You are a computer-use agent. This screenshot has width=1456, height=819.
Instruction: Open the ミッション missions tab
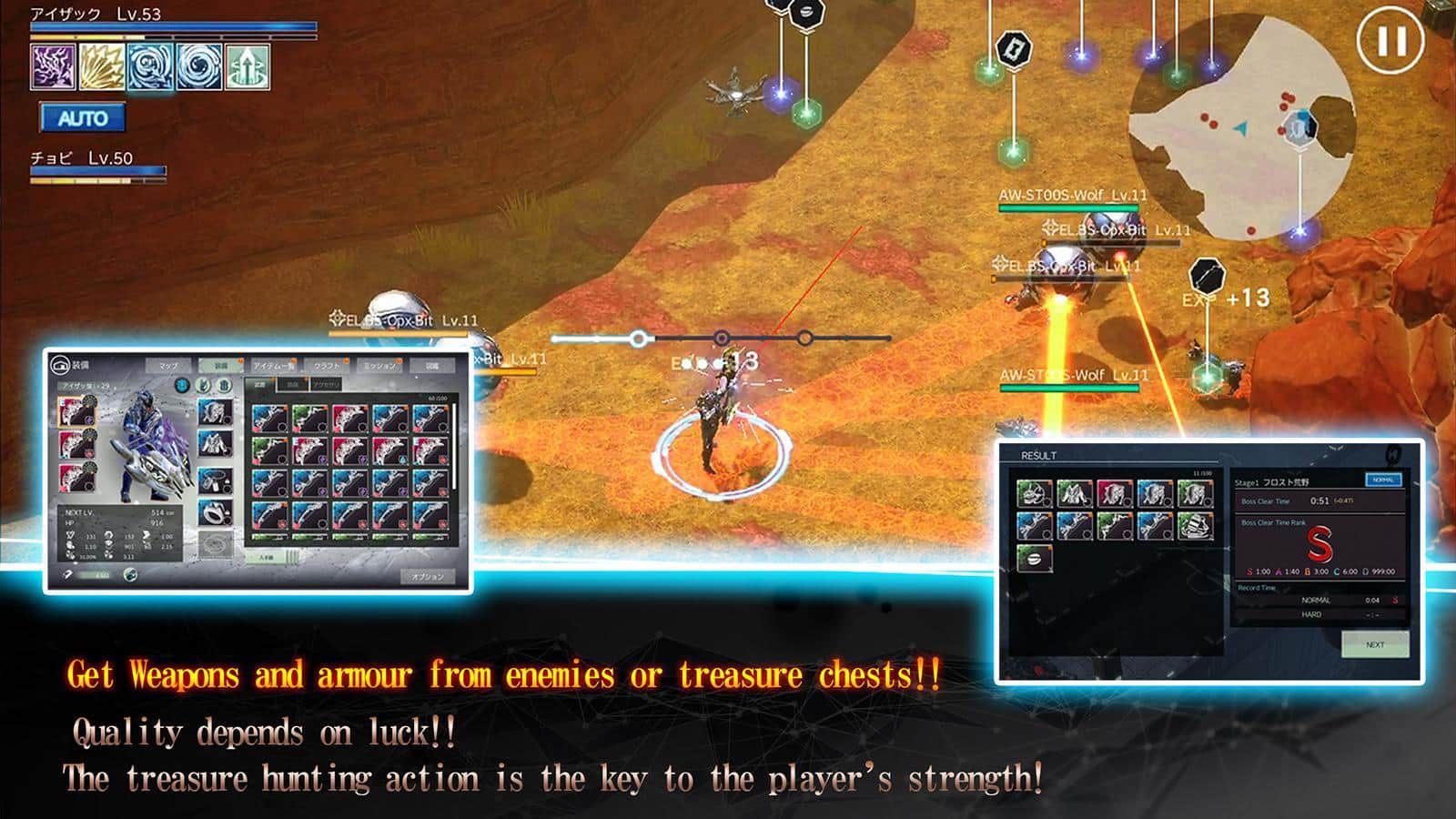coord(379,366)
